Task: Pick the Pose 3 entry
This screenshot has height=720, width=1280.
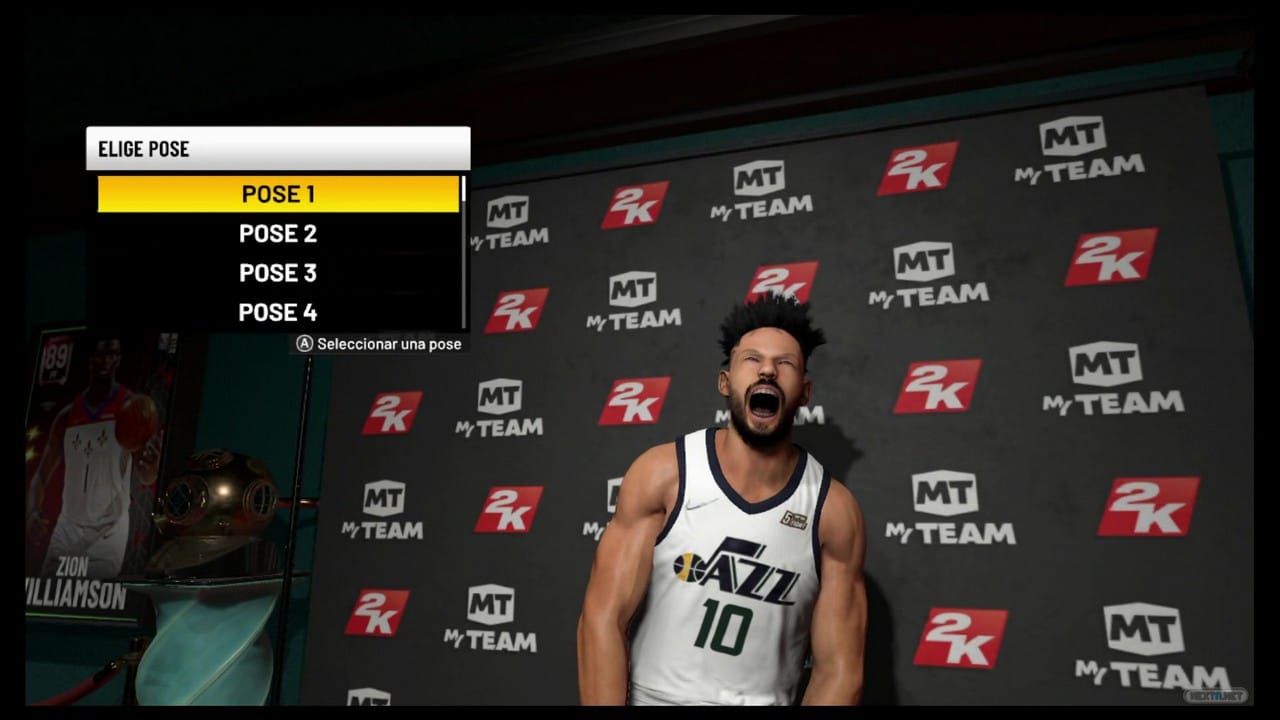Action: click(278, 273)
